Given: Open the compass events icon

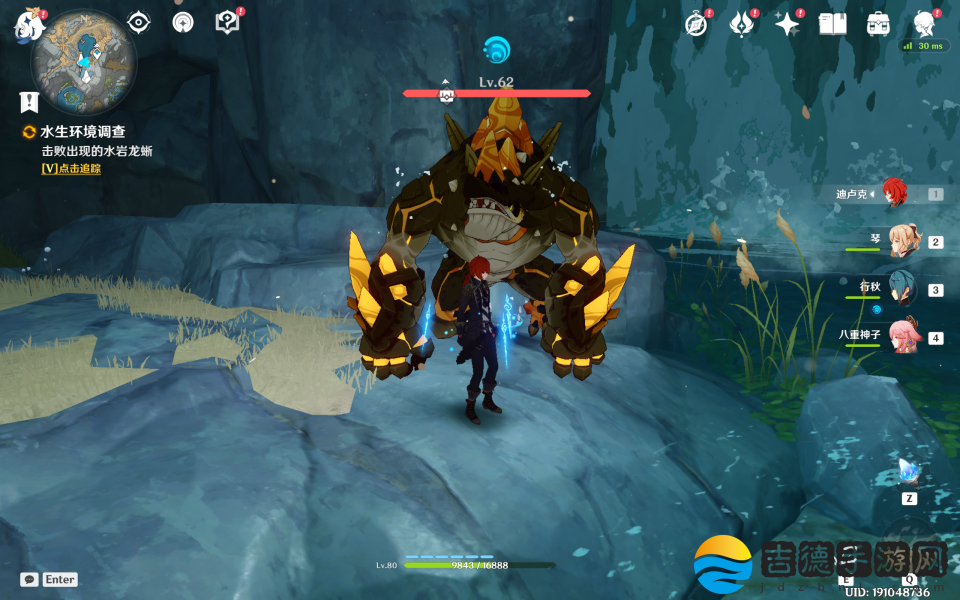Looking at the screenshot, I should click(696, 24).
